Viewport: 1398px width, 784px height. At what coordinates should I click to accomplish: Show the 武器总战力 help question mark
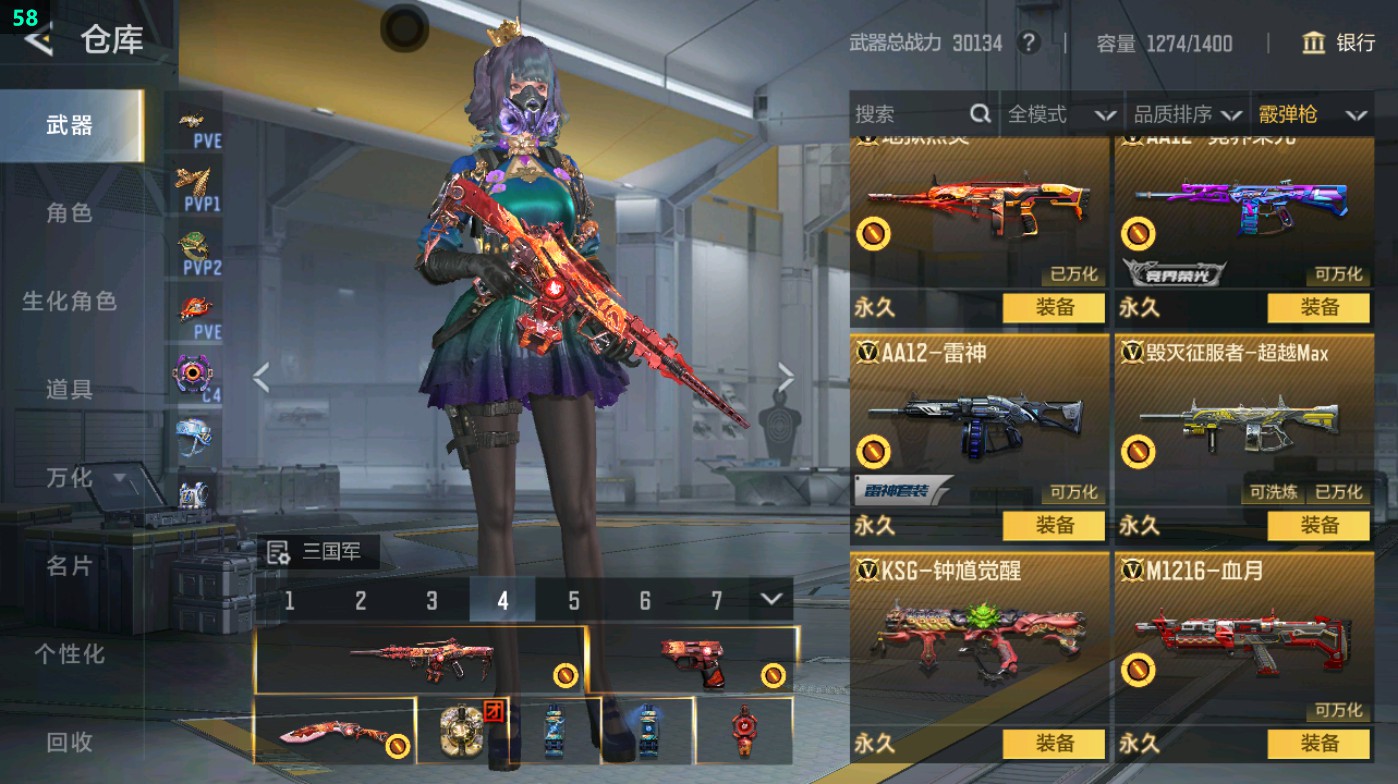[1027, 43]
